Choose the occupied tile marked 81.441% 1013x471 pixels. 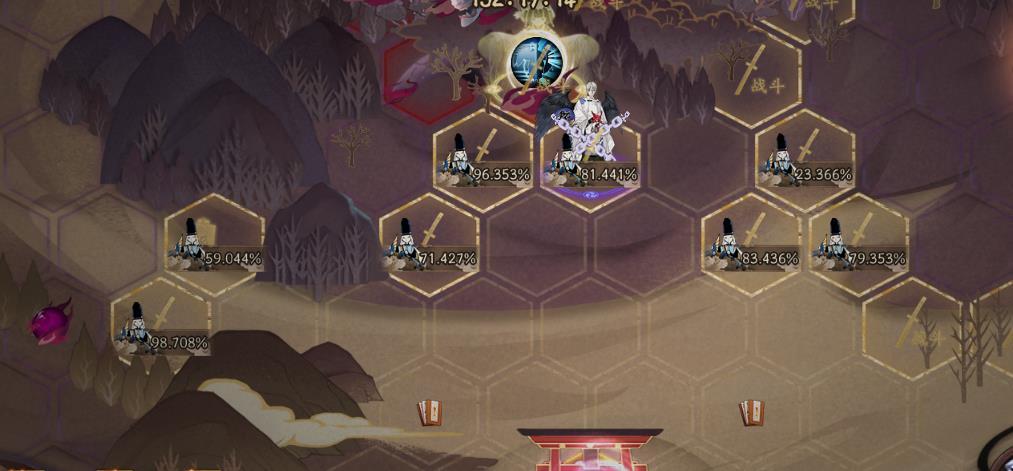pyautogui.click(x=591, y=162)
